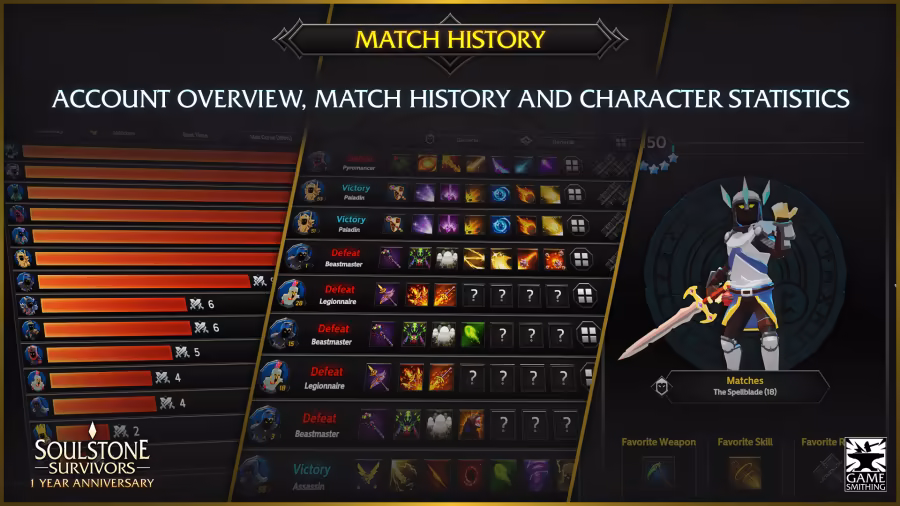Click the mask icon beside Matches

[661, 386]
